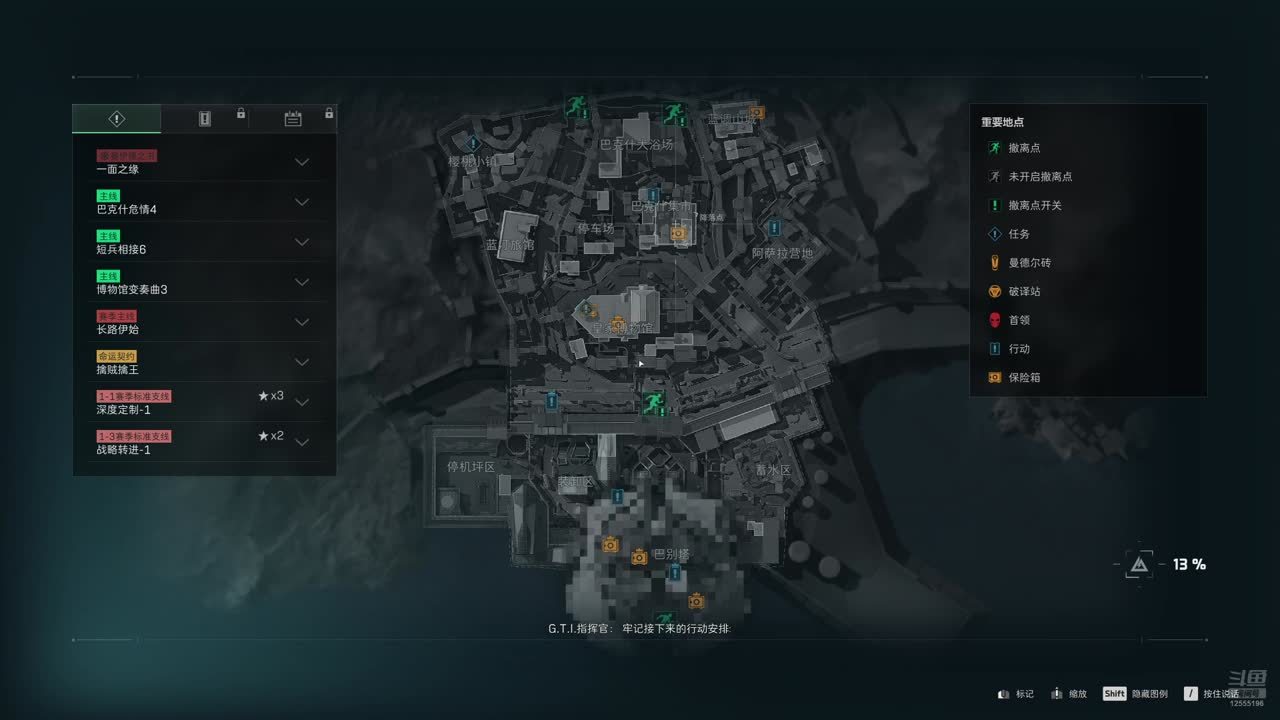Expand the 擒贼擒王 contract quest

tap(301, 362)
